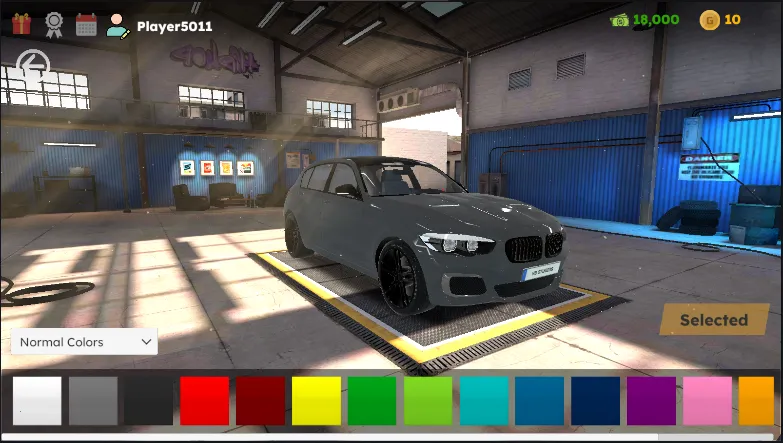Choose the white paint color
This screenshot has height=443, width=783.
click(37, 400)
